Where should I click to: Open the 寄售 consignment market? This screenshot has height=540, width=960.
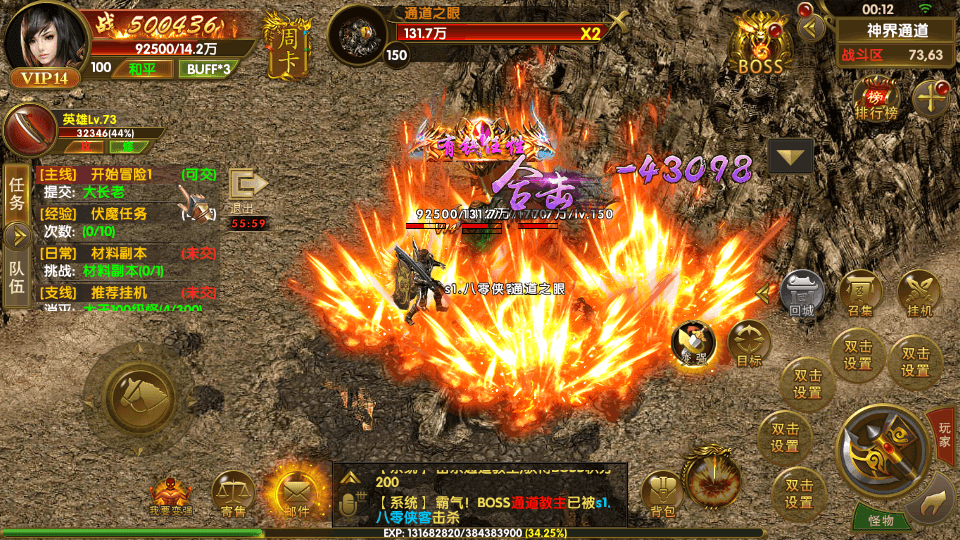pyautogui.click(x=233, y=495)
